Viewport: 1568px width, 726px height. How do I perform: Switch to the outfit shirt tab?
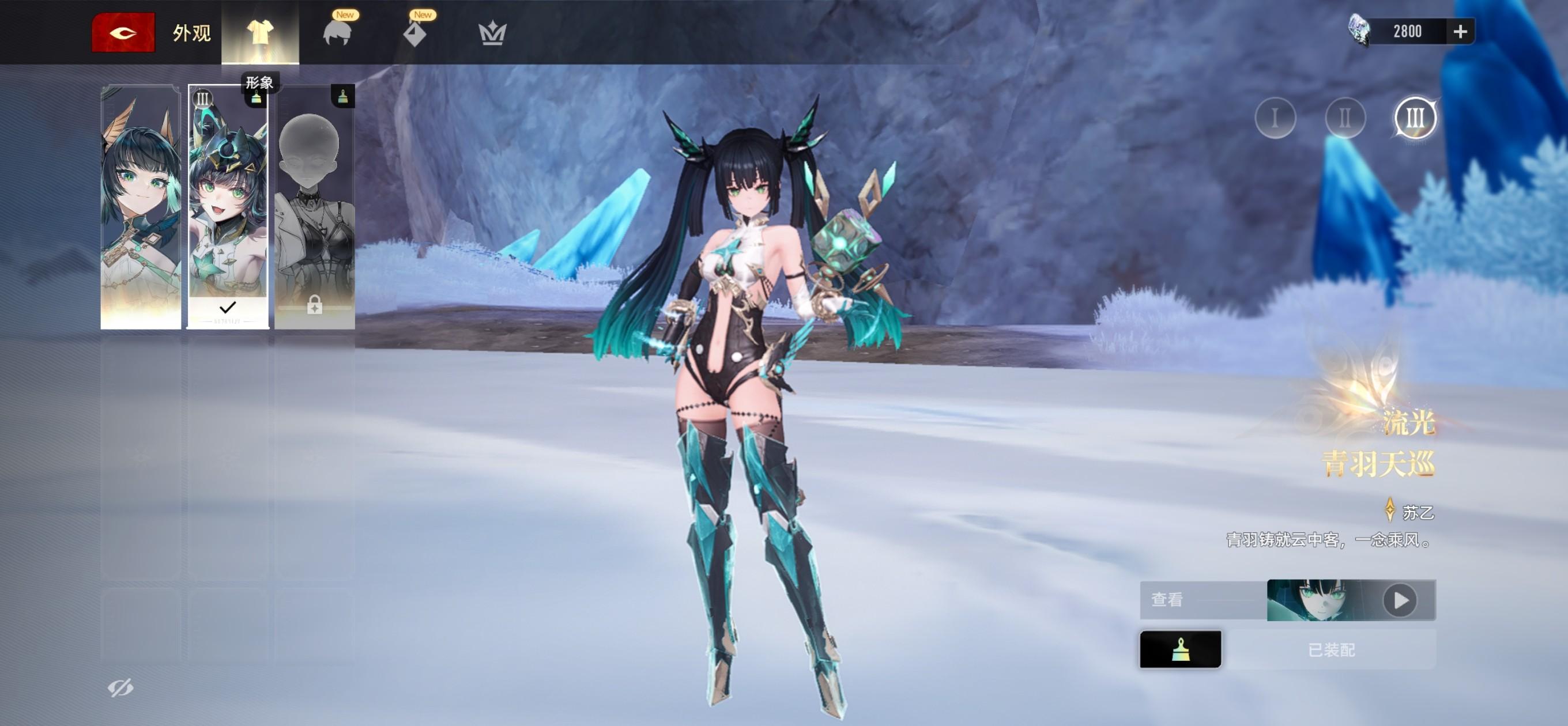click(x=260, y=32)
